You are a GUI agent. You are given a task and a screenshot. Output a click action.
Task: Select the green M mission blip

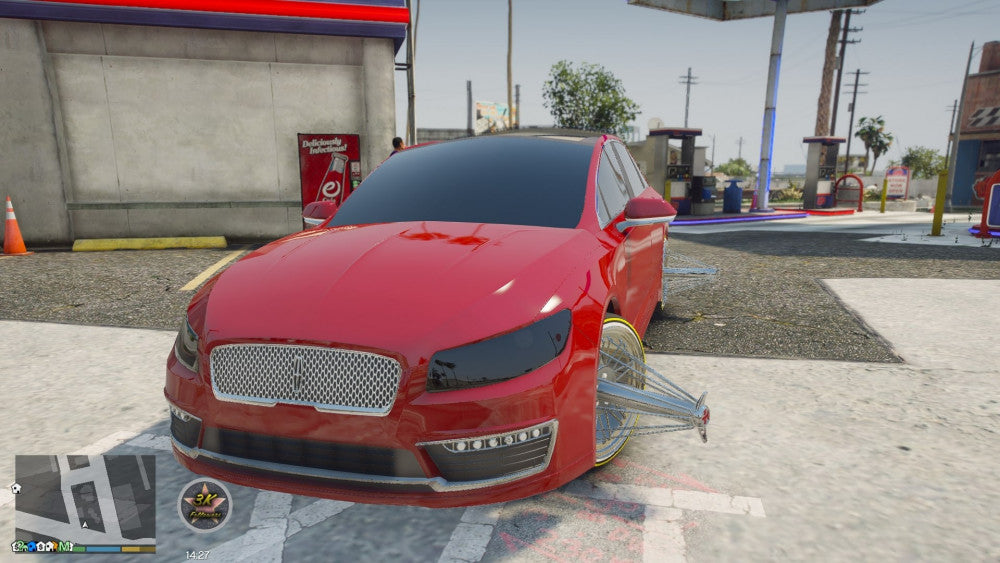point(64,546)
